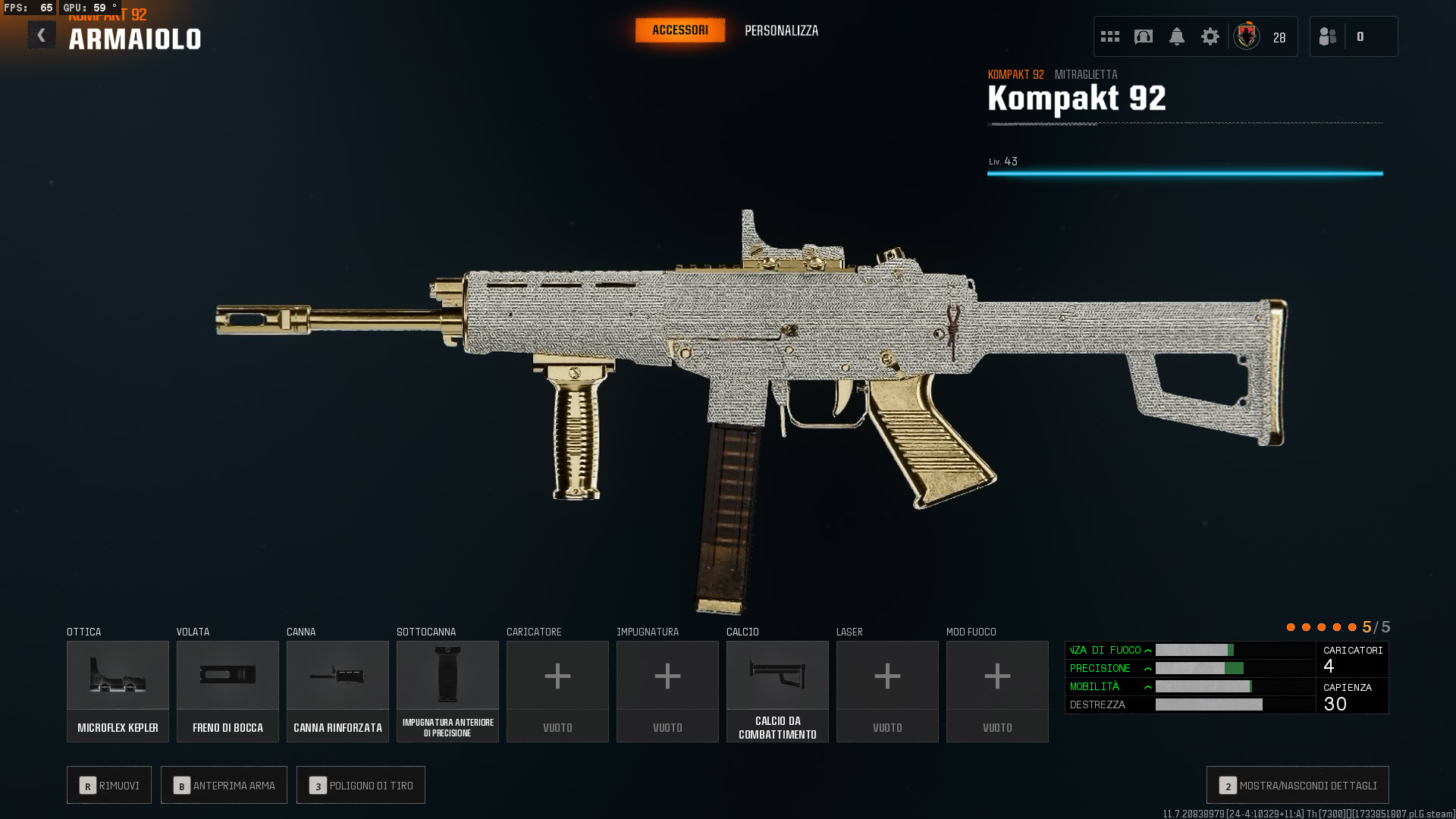Select the Freno di Bocca muzzle slot

click(227, 690)
